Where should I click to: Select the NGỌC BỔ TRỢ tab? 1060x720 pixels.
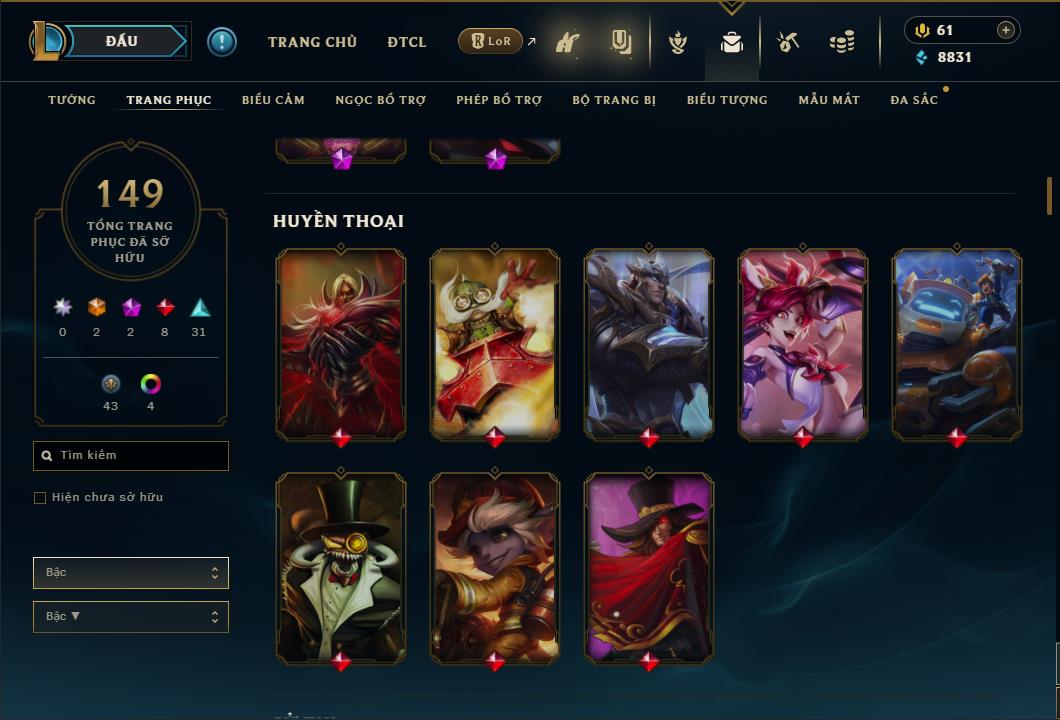point(380,100)
